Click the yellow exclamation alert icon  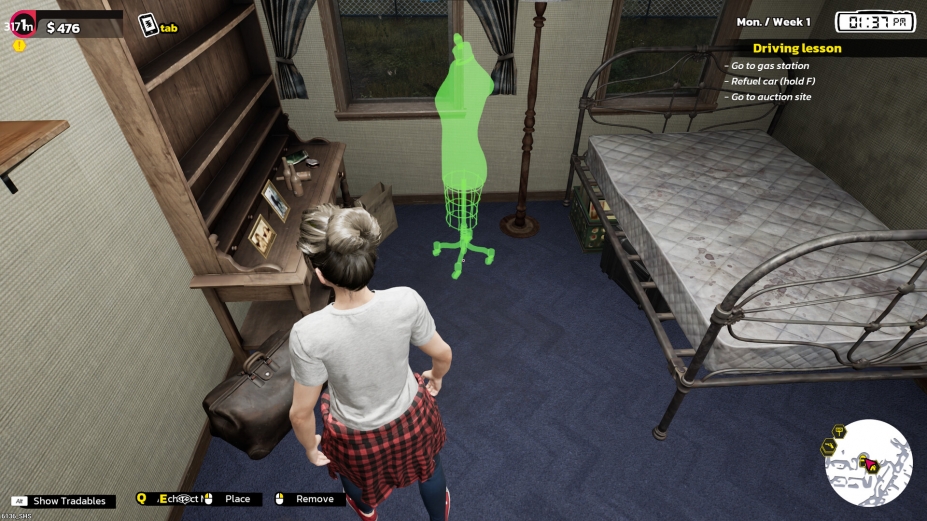(x=19, y=46)
